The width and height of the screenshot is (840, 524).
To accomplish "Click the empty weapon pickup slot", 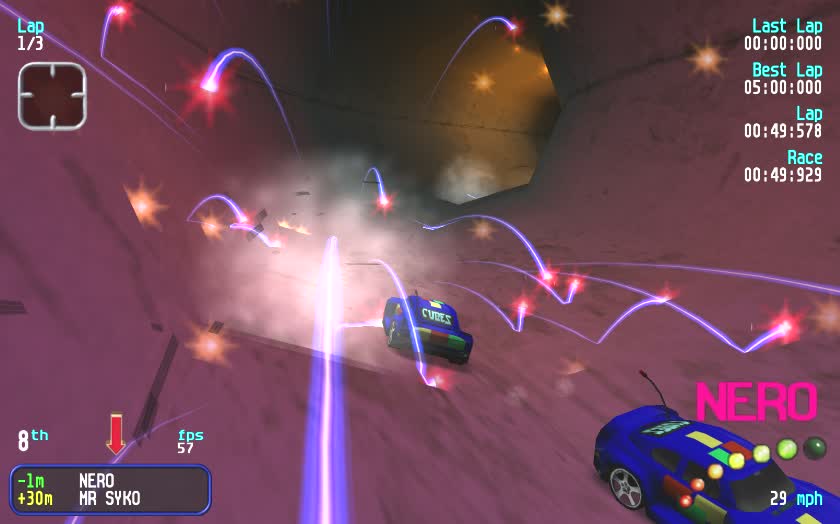I will tap(52, 96).
